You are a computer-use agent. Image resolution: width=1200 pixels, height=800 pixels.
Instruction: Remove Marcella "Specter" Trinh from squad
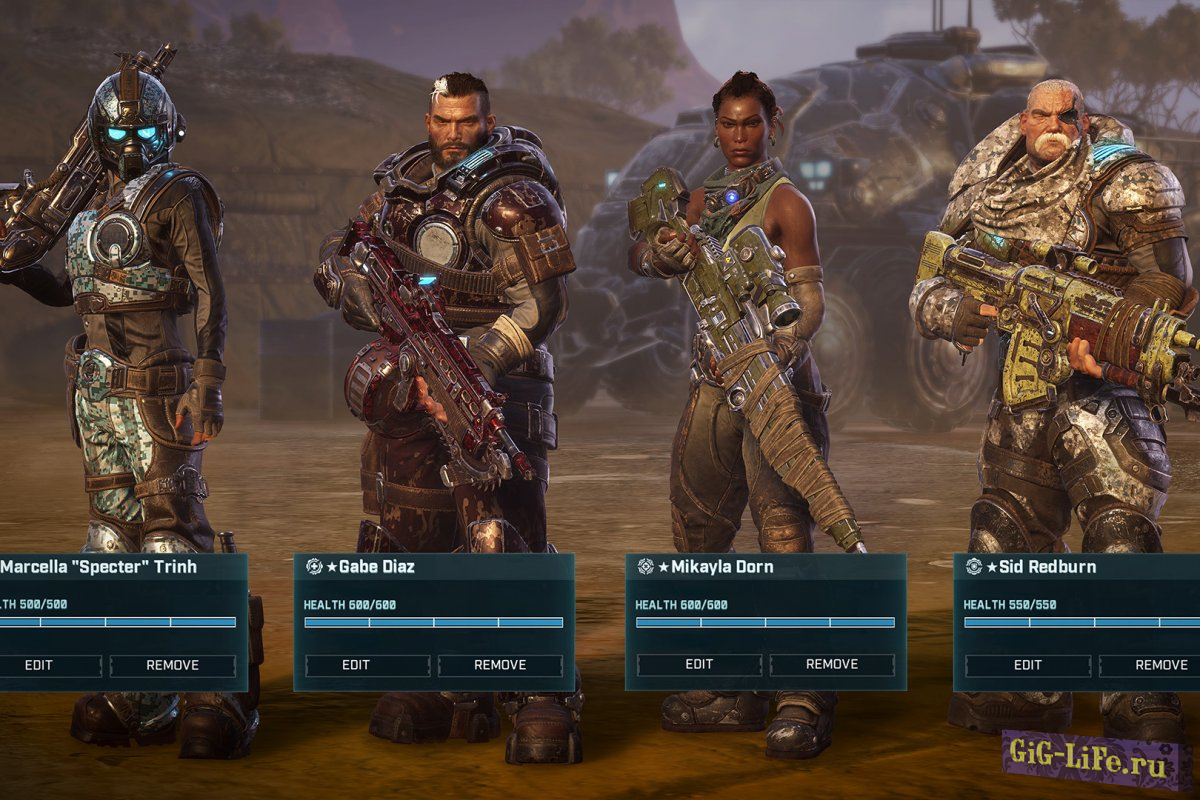[x=172, y=665]
